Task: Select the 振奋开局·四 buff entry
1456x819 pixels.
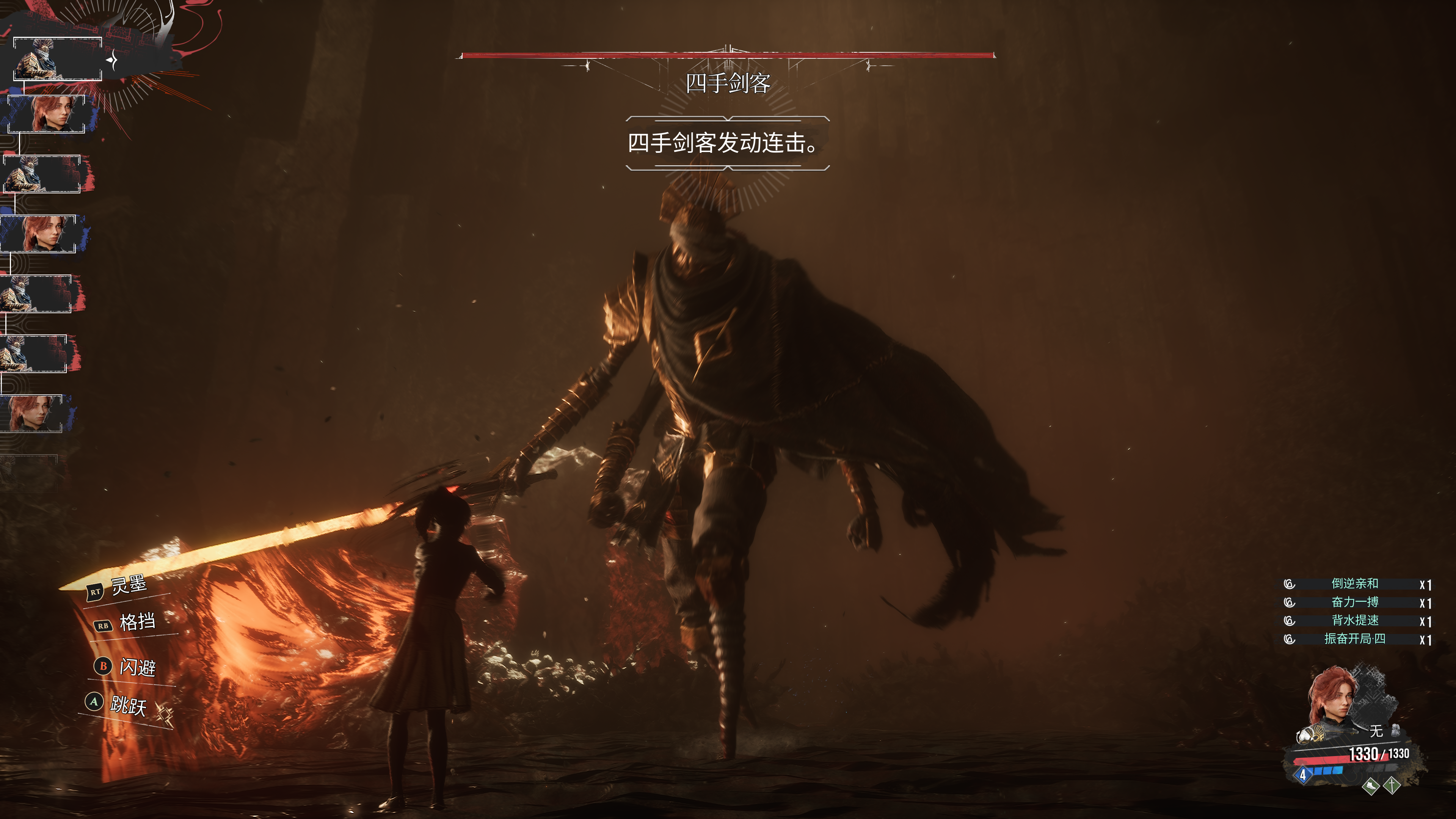Action: tap(1354, 639)
